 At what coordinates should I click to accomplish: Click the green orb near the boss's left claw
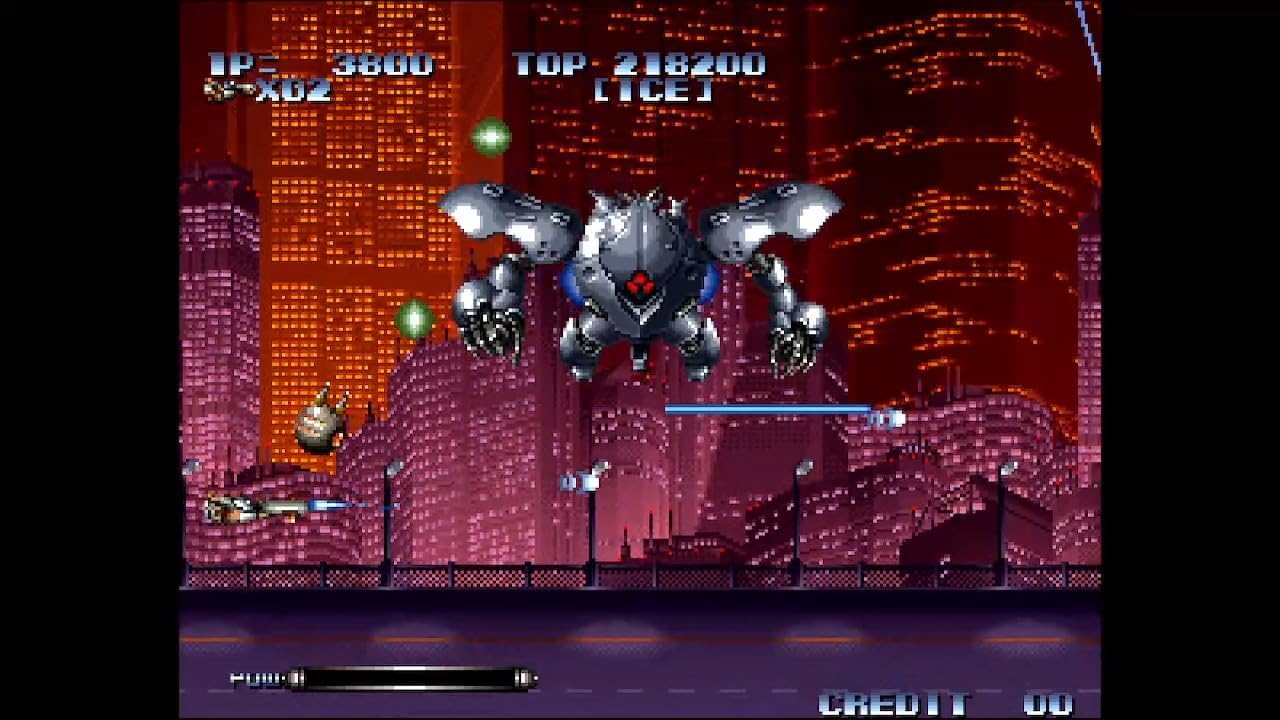tap(414, 318)
